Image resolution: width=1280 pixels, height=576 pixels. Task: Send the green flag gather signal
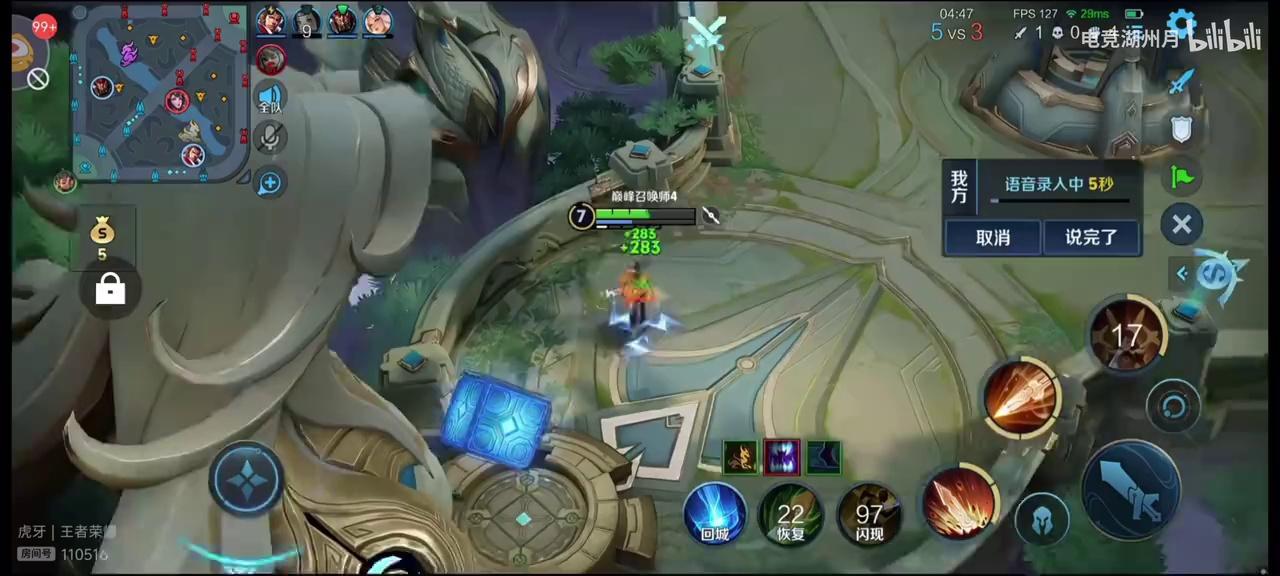[x=1182, y=178]
